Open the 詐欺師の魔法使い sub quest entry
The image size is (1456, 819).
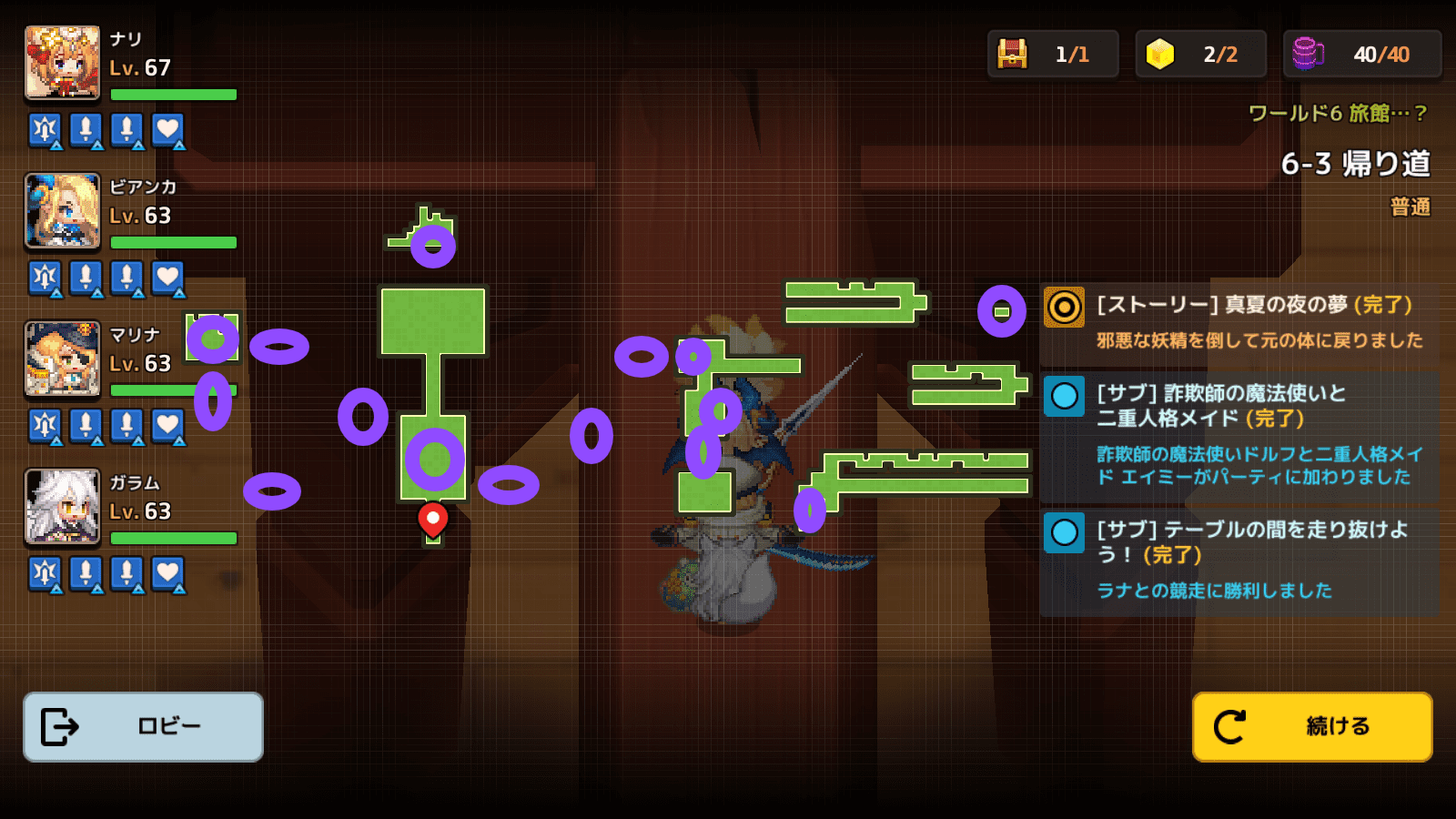pyautogui.click(x=1238, y=435)
